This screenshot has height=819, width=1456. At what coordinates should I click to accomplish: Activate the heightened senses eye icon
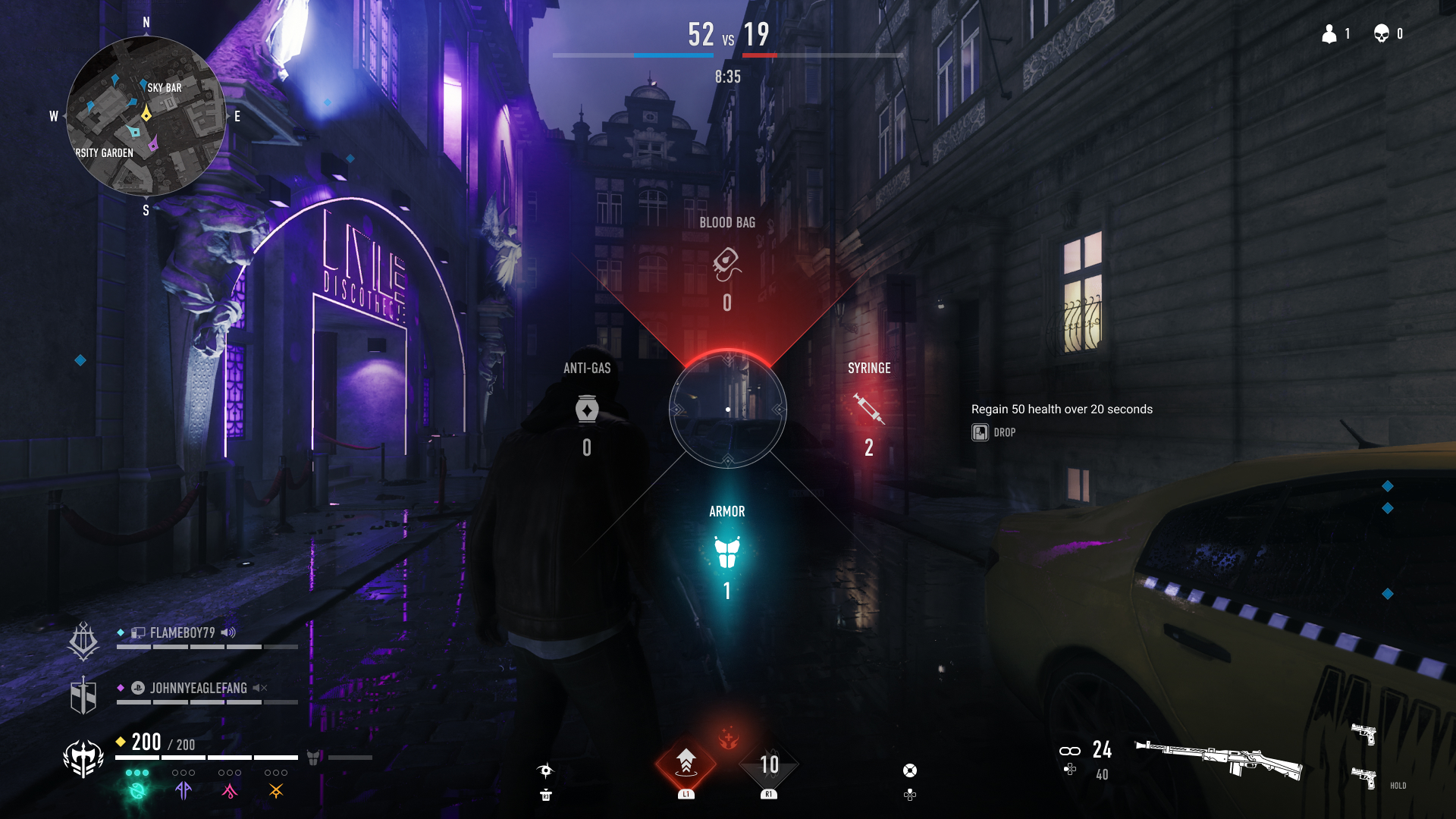545,770
